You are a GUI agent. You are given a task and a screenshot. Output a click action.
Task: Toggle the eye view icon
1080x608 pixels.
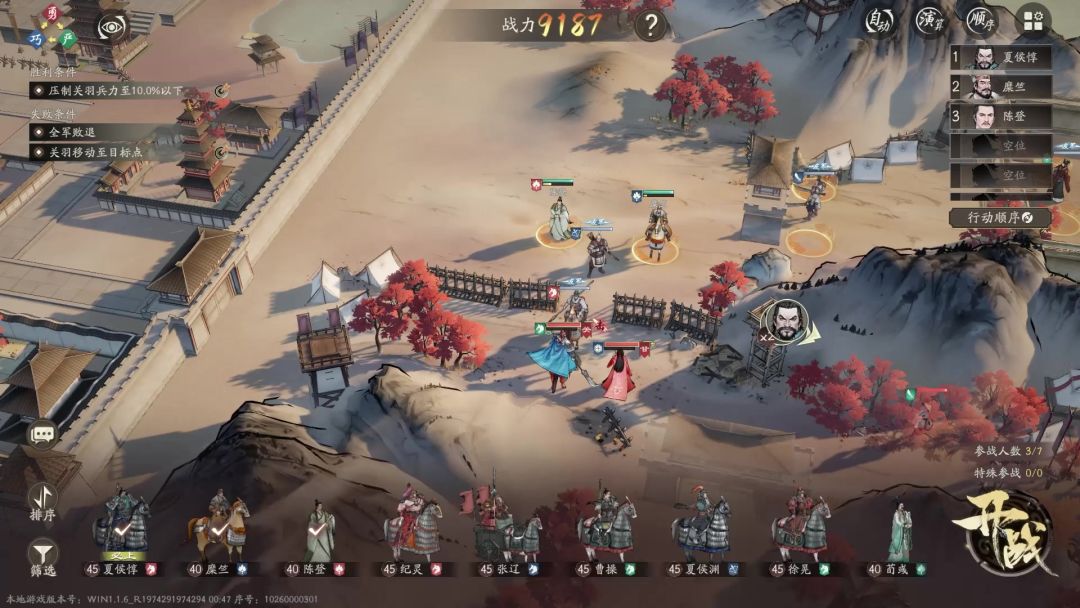coord(112,27)
